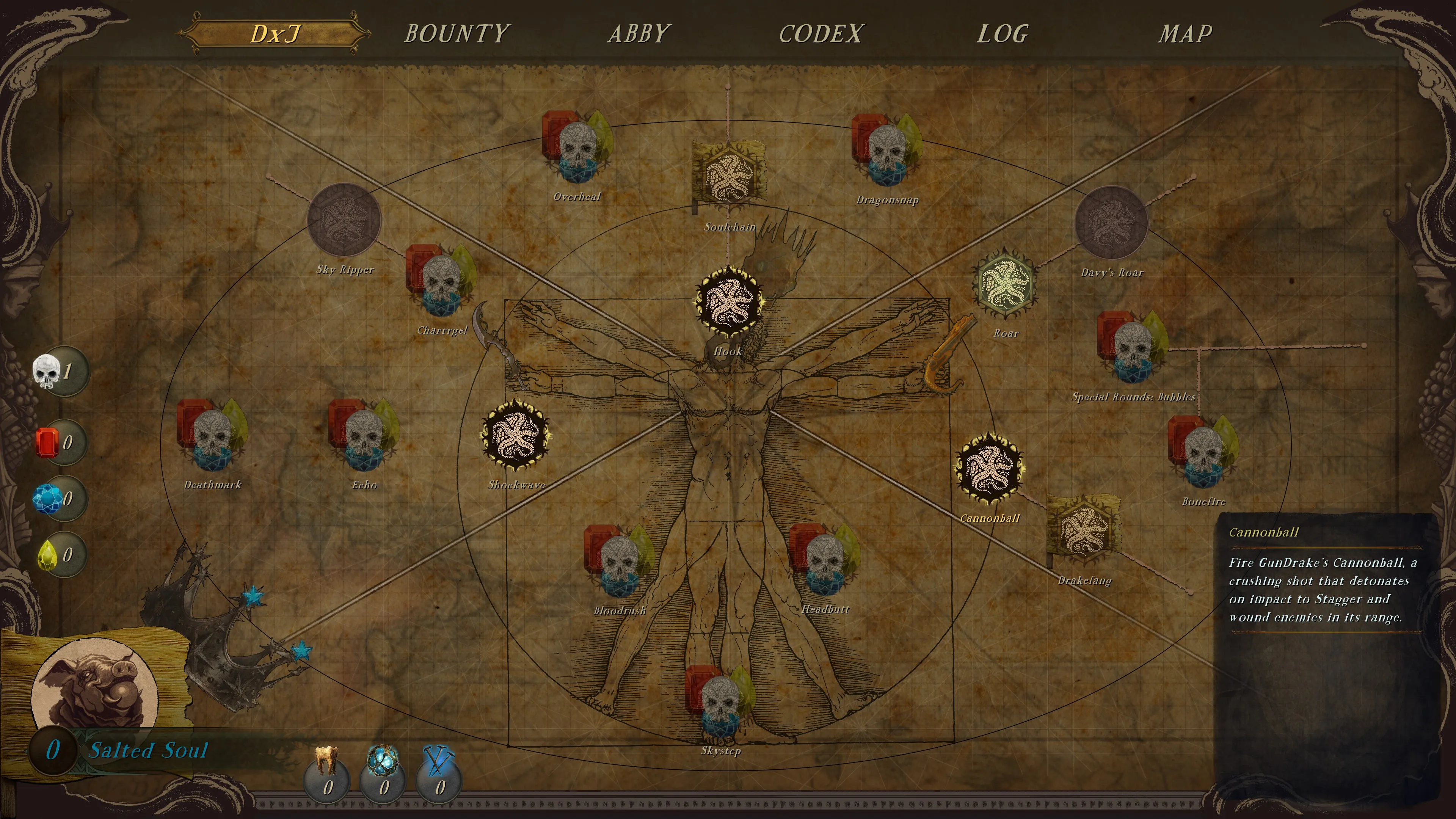
Task: Switch to the LOG tab
Action: point(1003,34)
